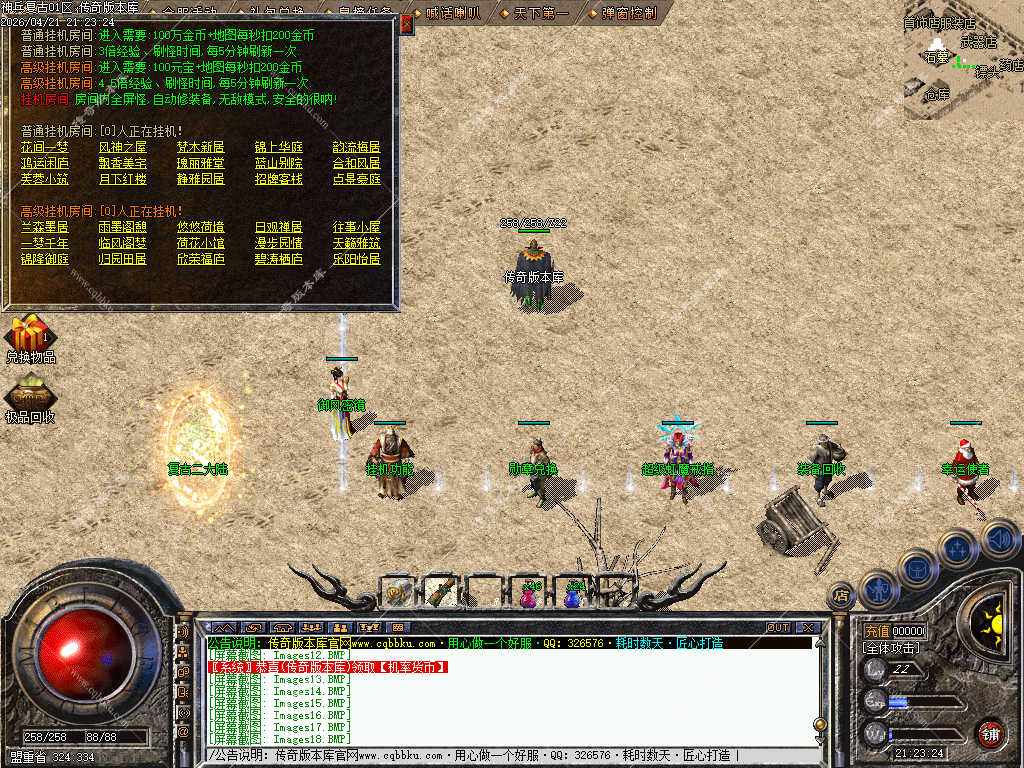Open the orange 店 store button
Image resolution: width=1024 pixels, height=768 pixels.
[x=841, y=596]
